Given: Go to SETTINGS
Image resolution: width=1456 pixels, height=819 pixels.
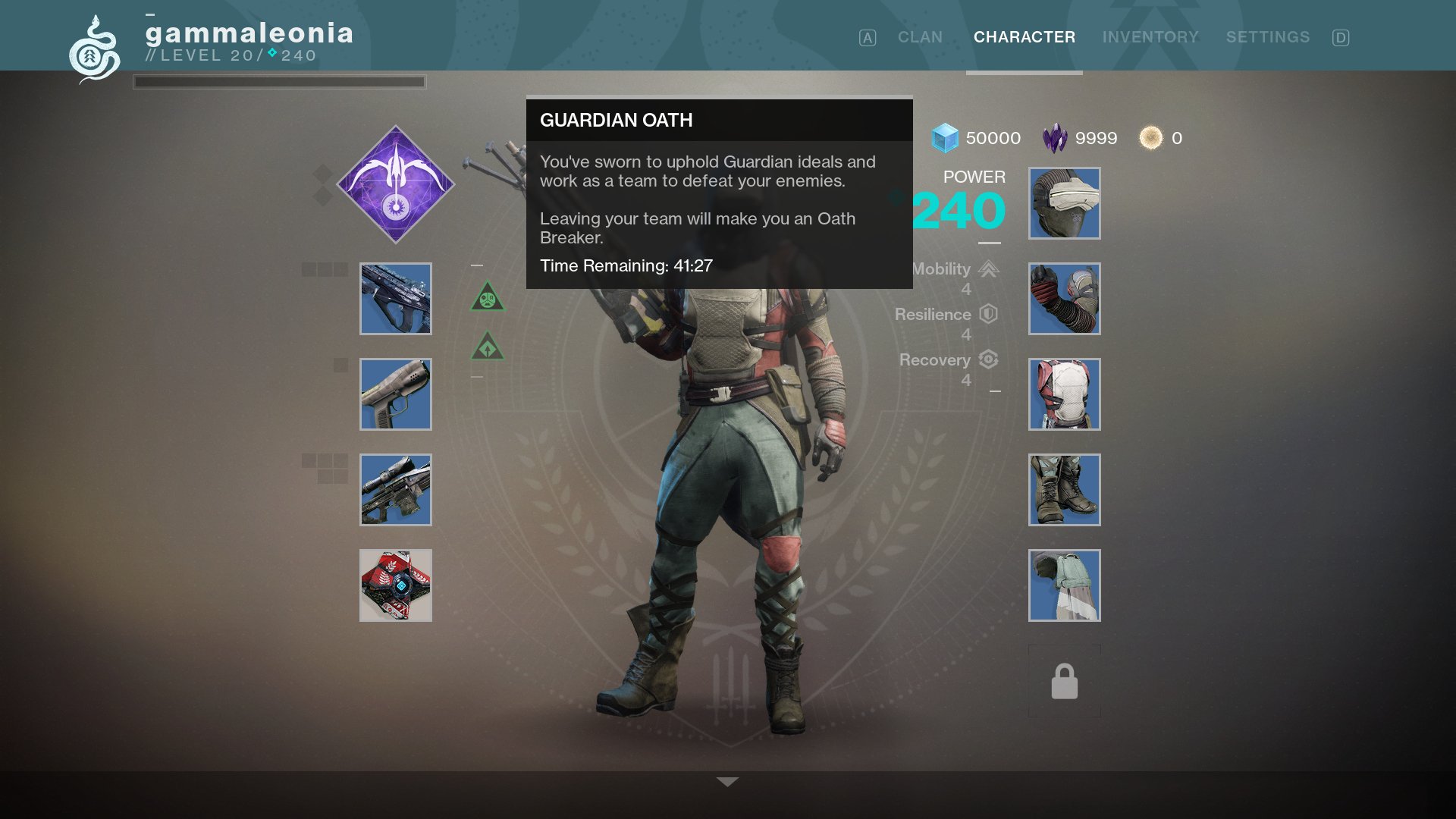Looking at the screenshot, I should click(1269, 36).
